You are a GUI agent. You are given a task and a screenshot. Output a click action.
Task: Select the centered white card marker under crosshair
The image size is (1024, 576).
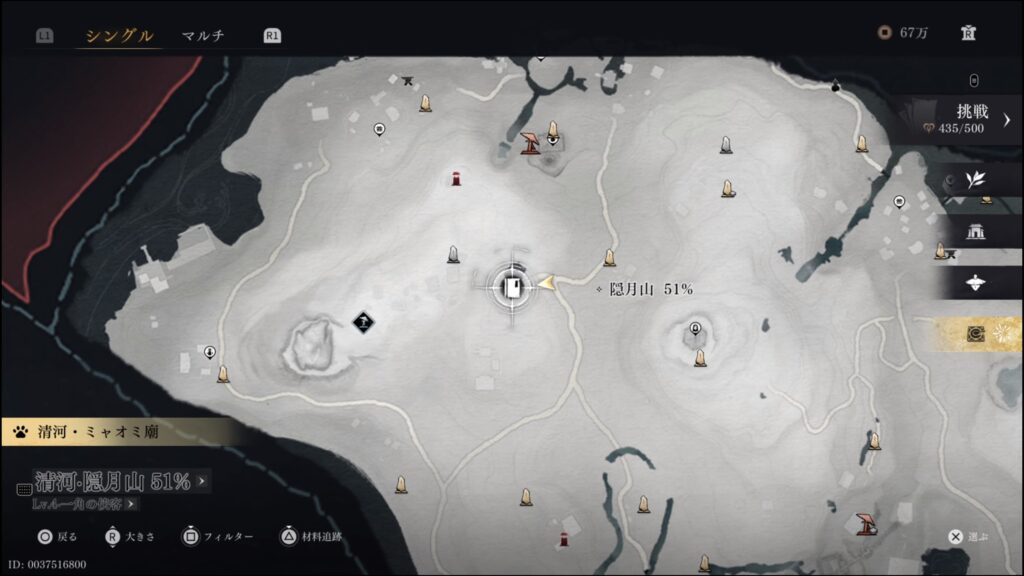point(512,288)
